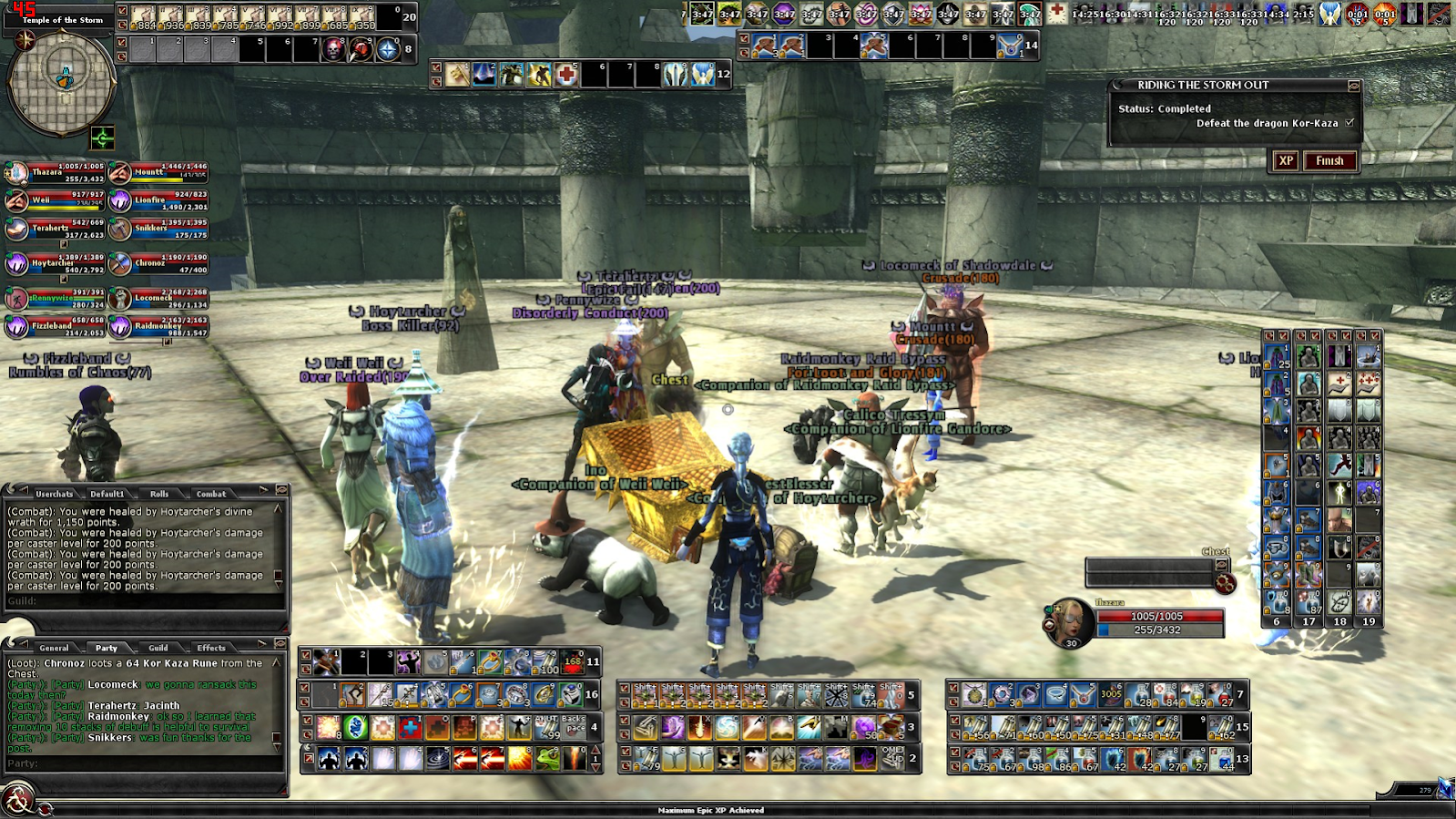The height and width of the screenshot is (819, 1456).
Task: Use the red cross heal icon on hotbar 12
Action: click(566, 75)
